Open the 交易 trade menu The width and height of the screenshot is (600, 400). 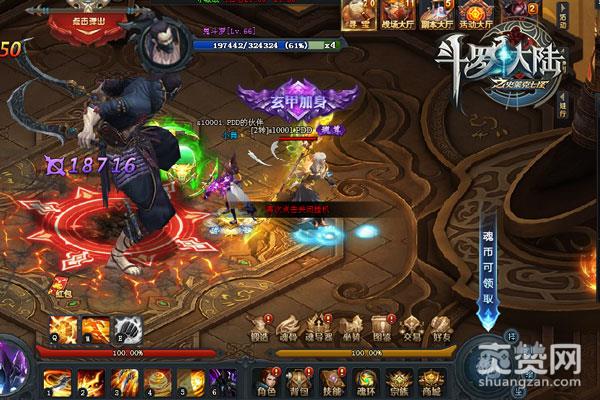[411, 328]
